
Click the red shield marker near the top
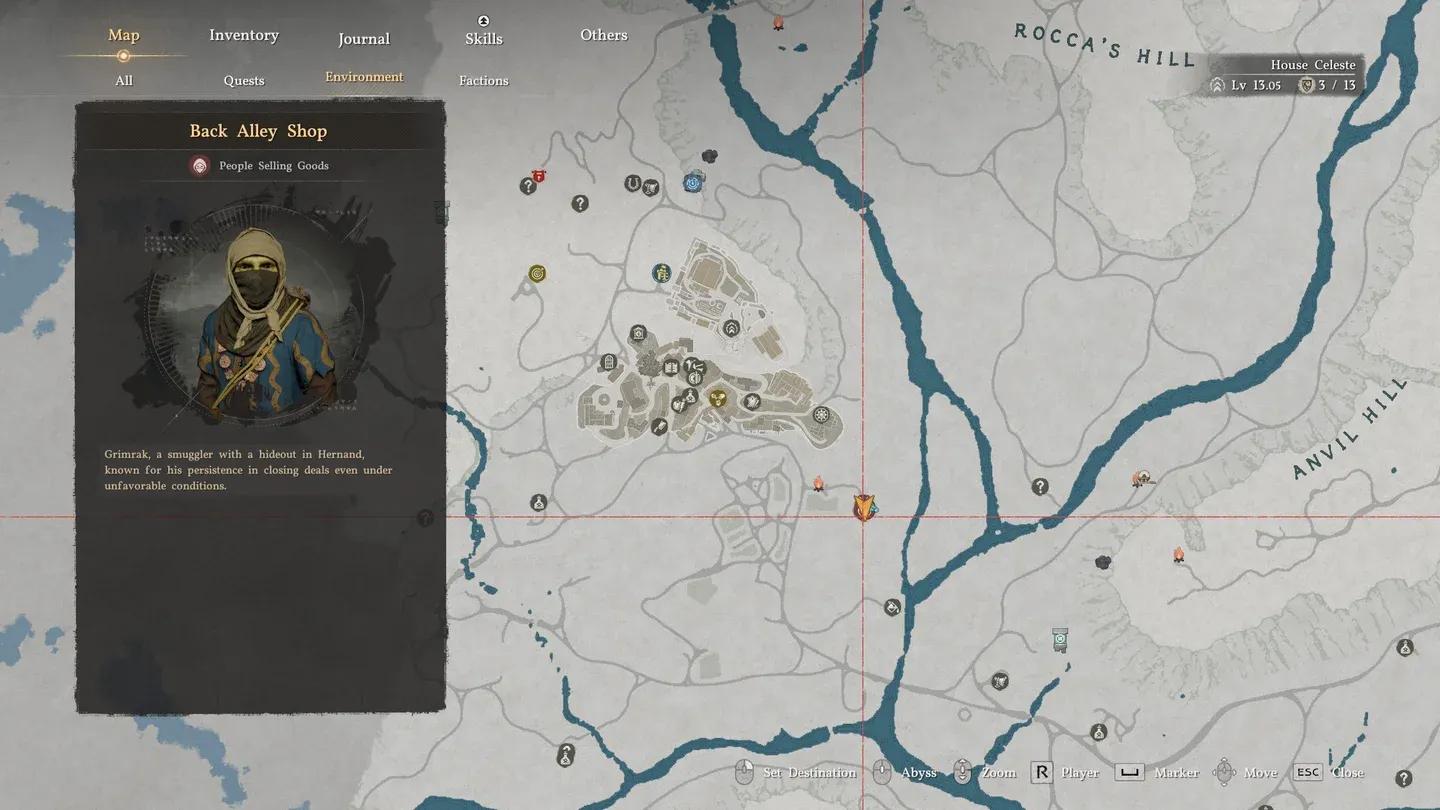pos(539,177)
